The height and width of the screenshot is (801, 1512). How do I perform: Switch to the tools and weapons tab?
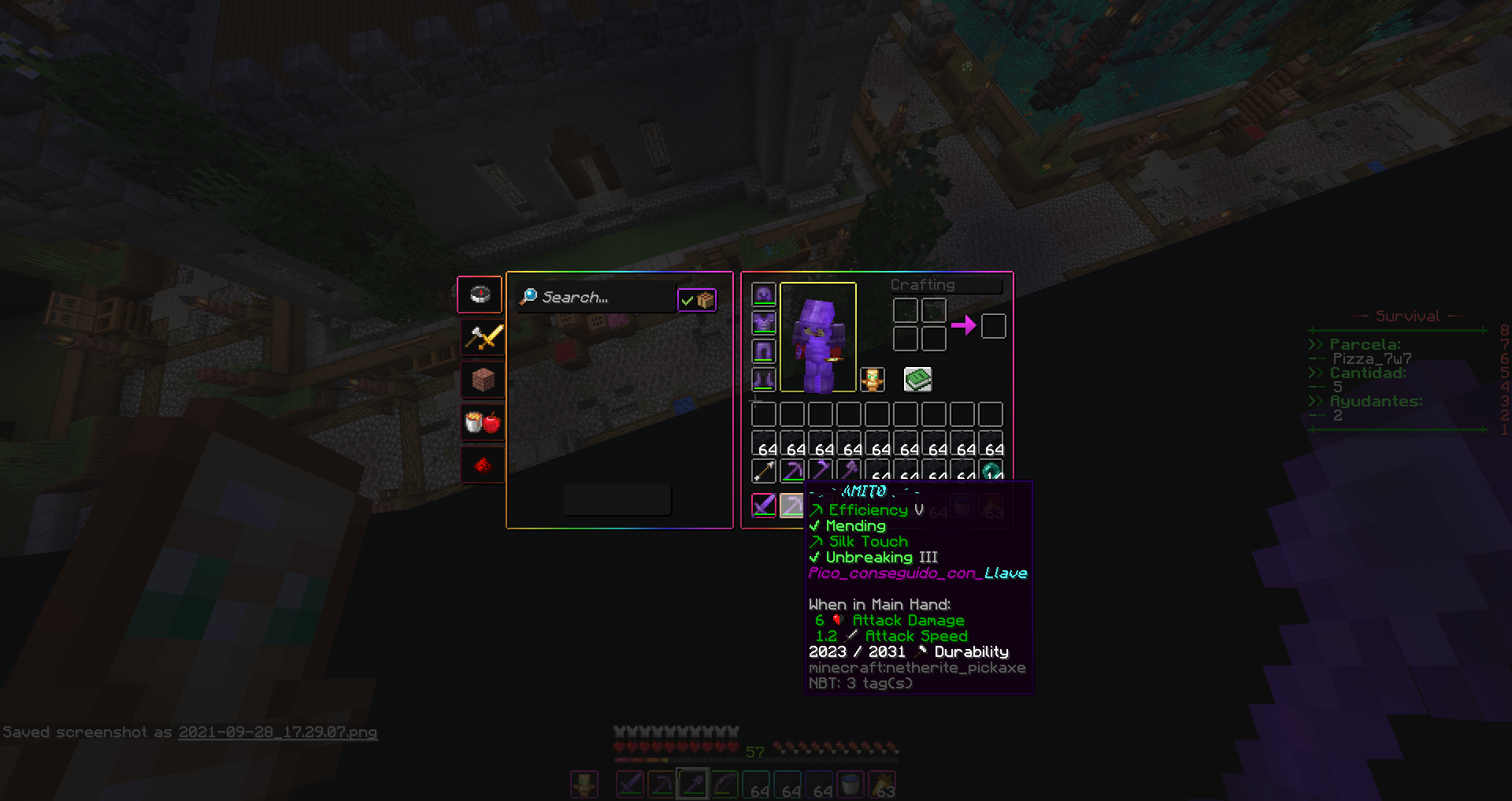point(483,338)
